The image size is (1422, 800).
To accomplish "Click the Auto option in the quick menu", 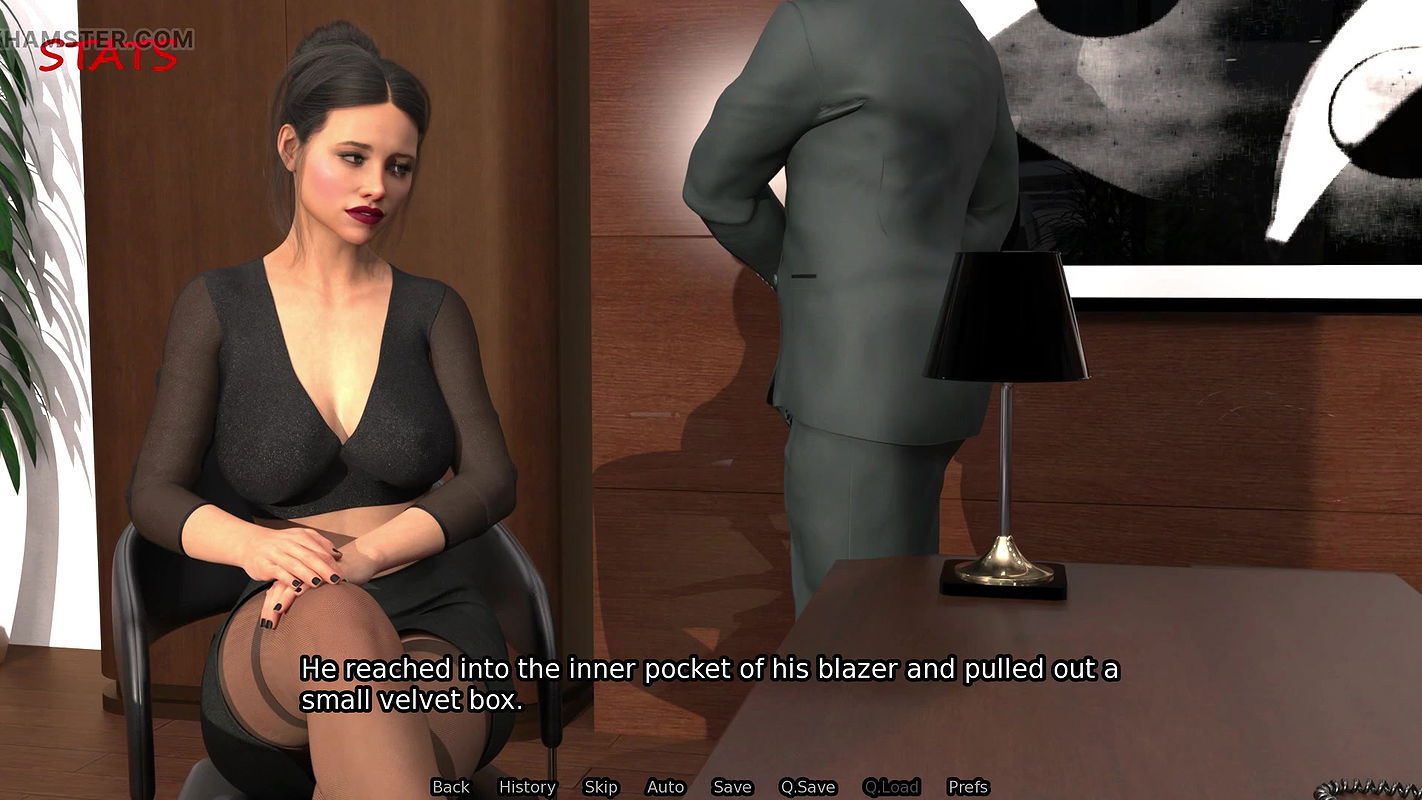I will 665,787.
